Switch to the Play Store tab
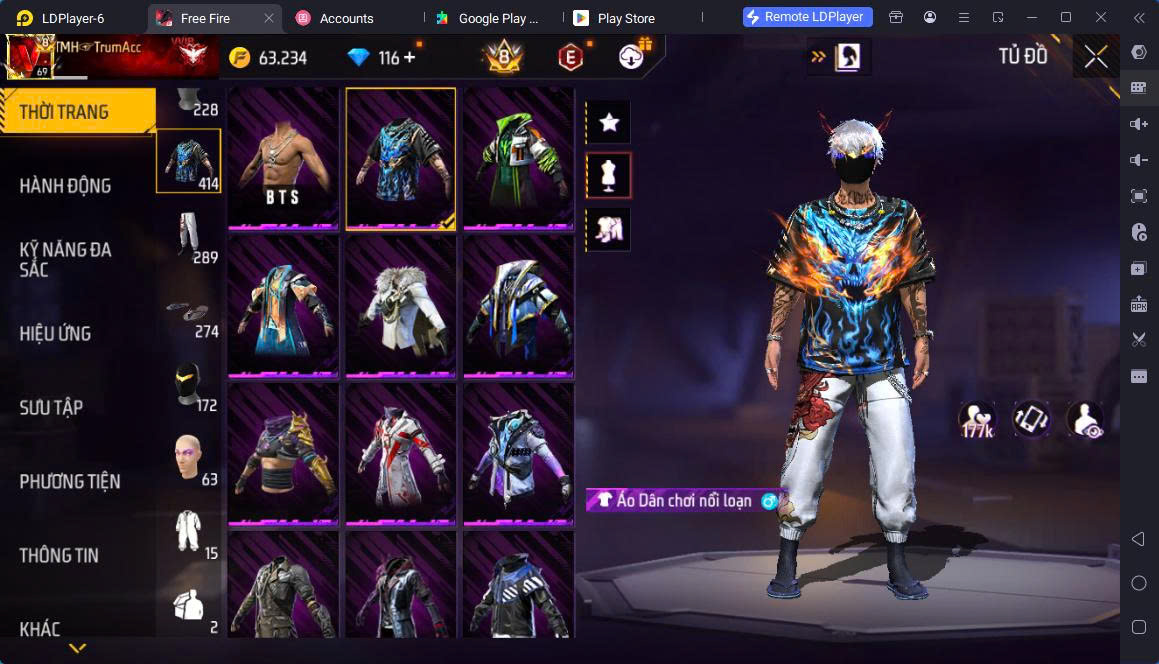This screenshot has width=1159, height=664. [625, 18]
